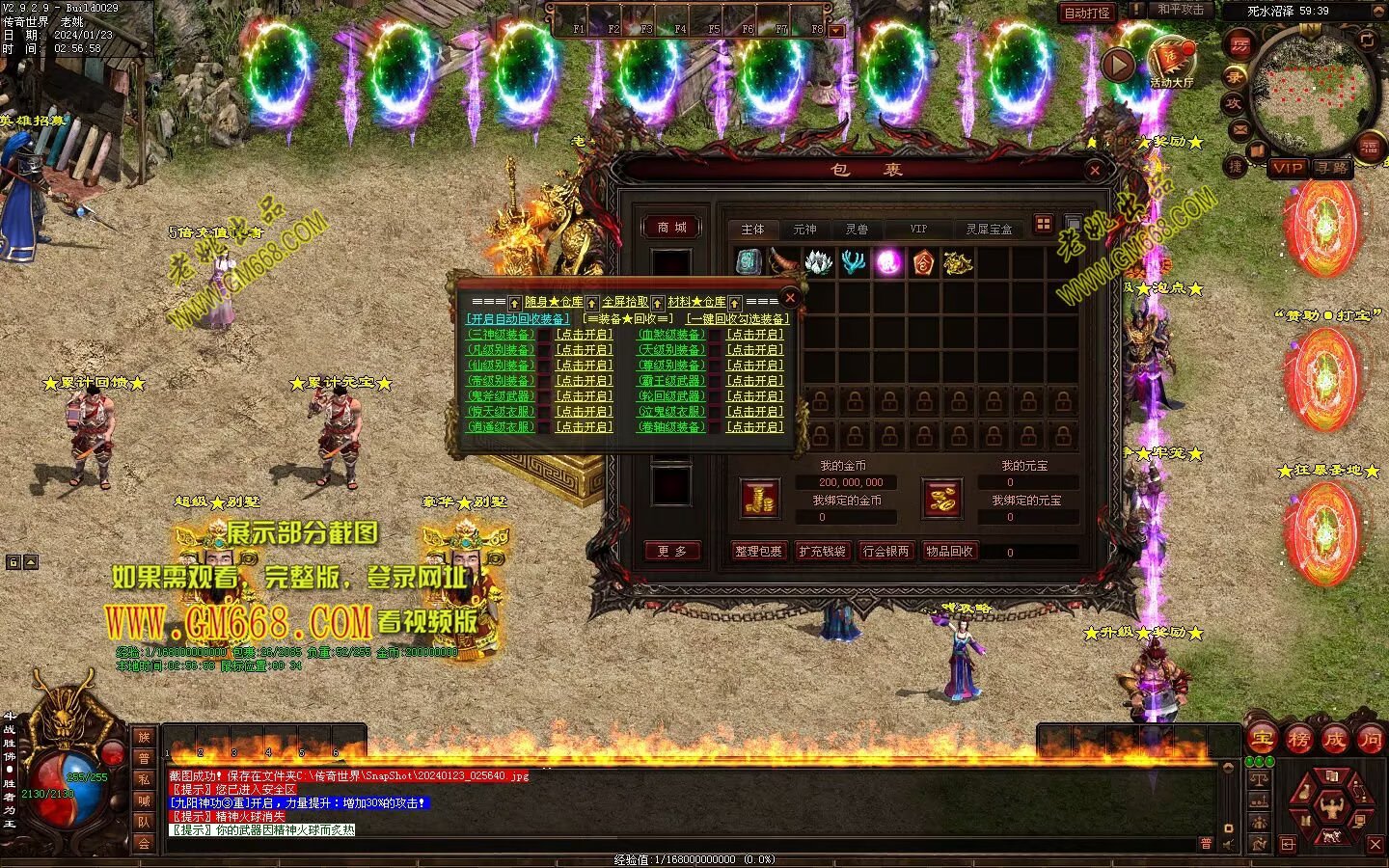
Task: Select the glowing purple orb item
Action: [x=887, y=262]
